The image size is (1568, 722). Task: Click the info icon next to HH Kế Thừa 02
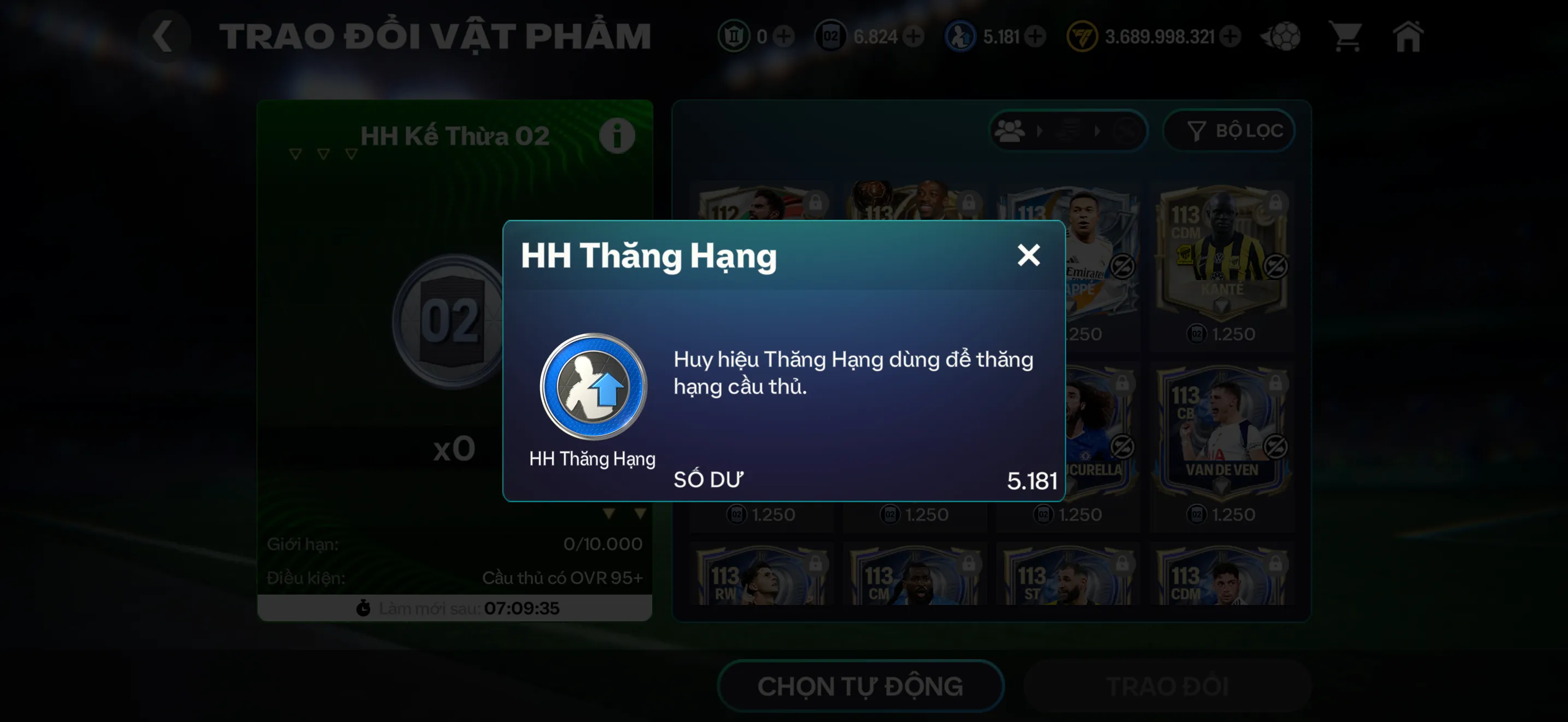617,135
